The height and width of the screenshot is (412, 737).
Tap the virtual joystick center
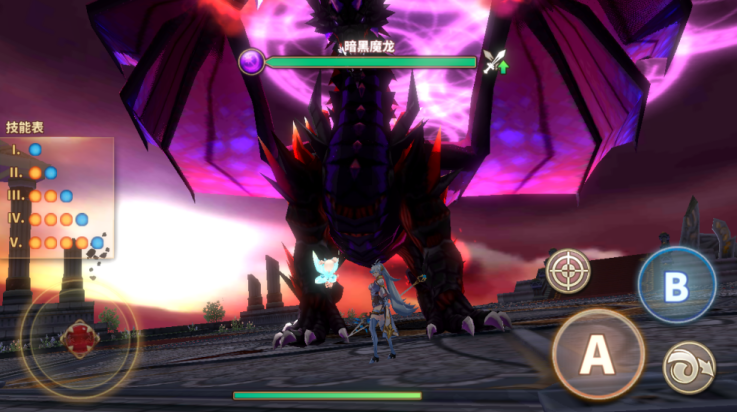point(79,340)
